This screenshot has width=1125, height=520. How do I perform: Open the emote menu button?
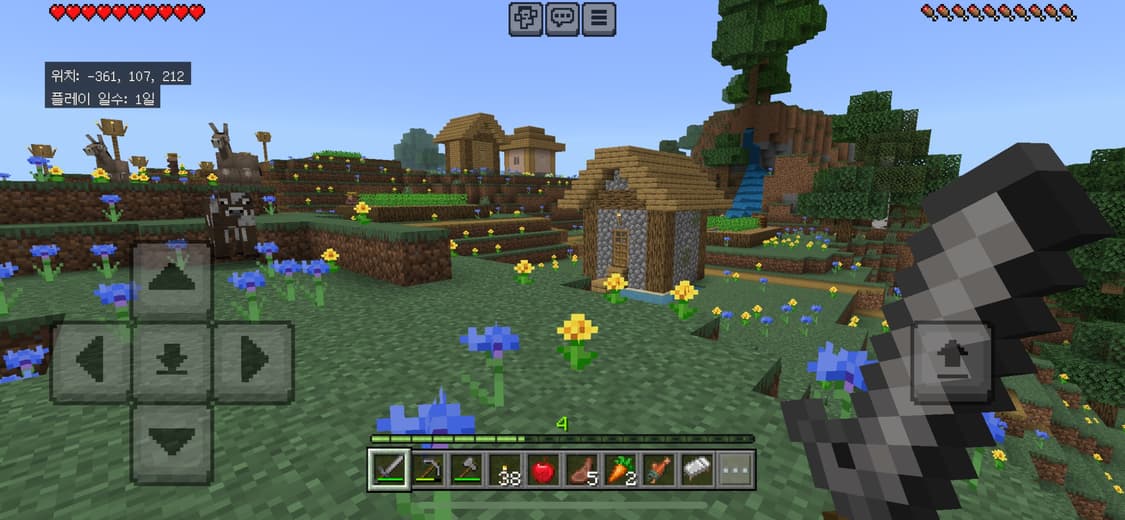point(526,19)
